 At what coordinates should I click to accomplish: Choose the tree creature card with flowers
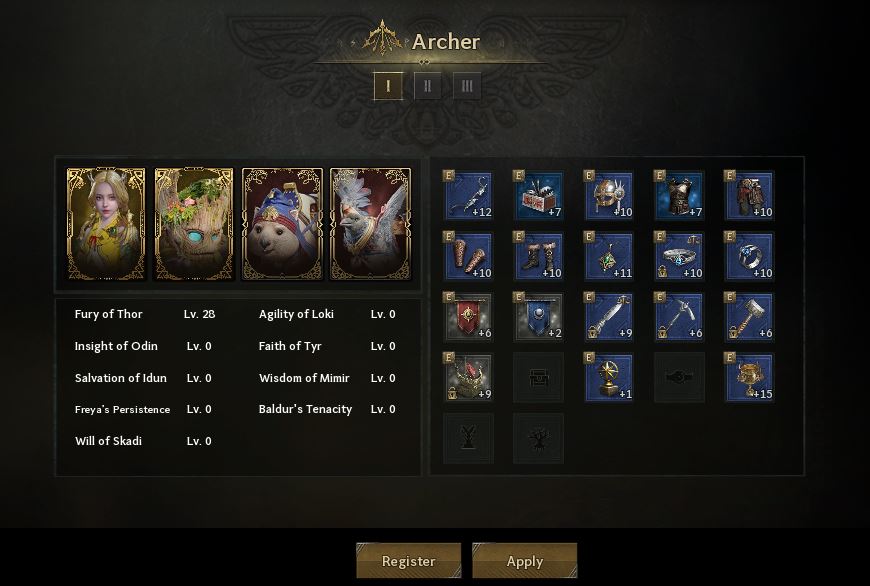(x=194, y=223)
